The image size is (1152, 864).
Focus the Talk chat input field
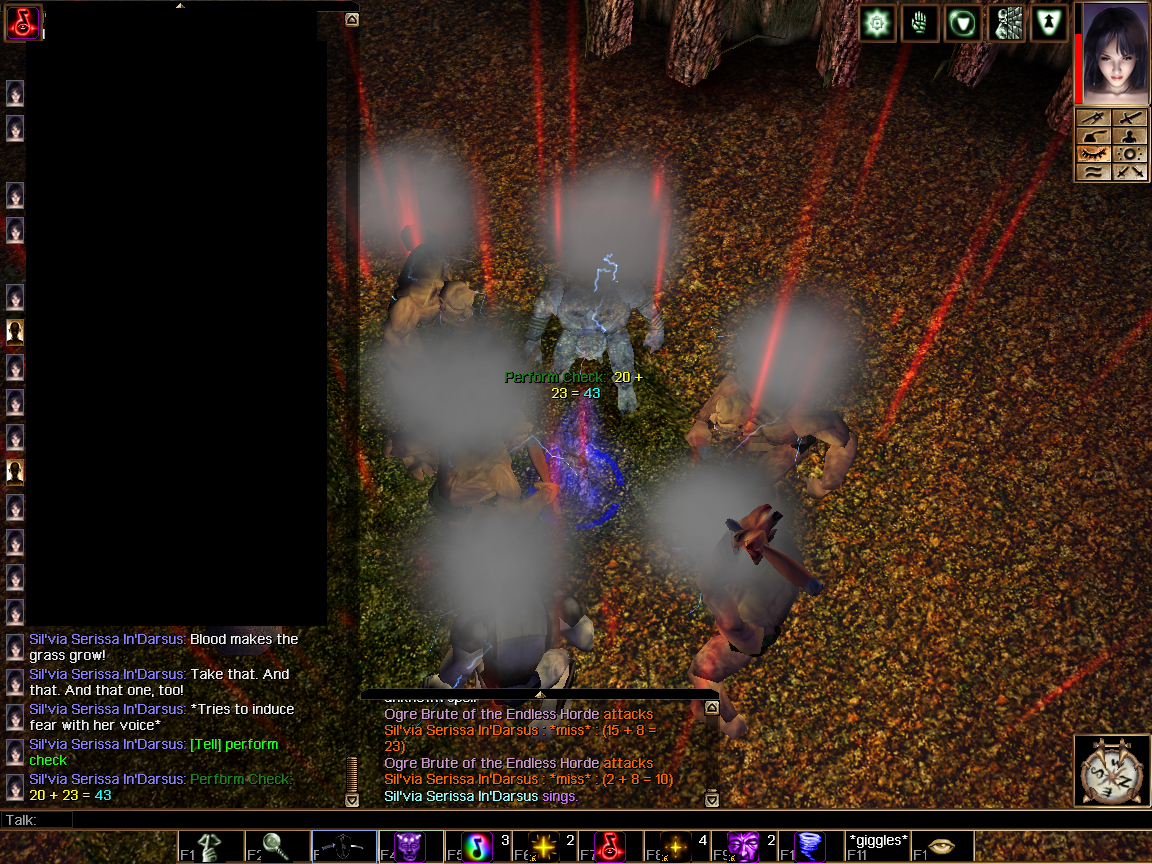tap(600, 820)
